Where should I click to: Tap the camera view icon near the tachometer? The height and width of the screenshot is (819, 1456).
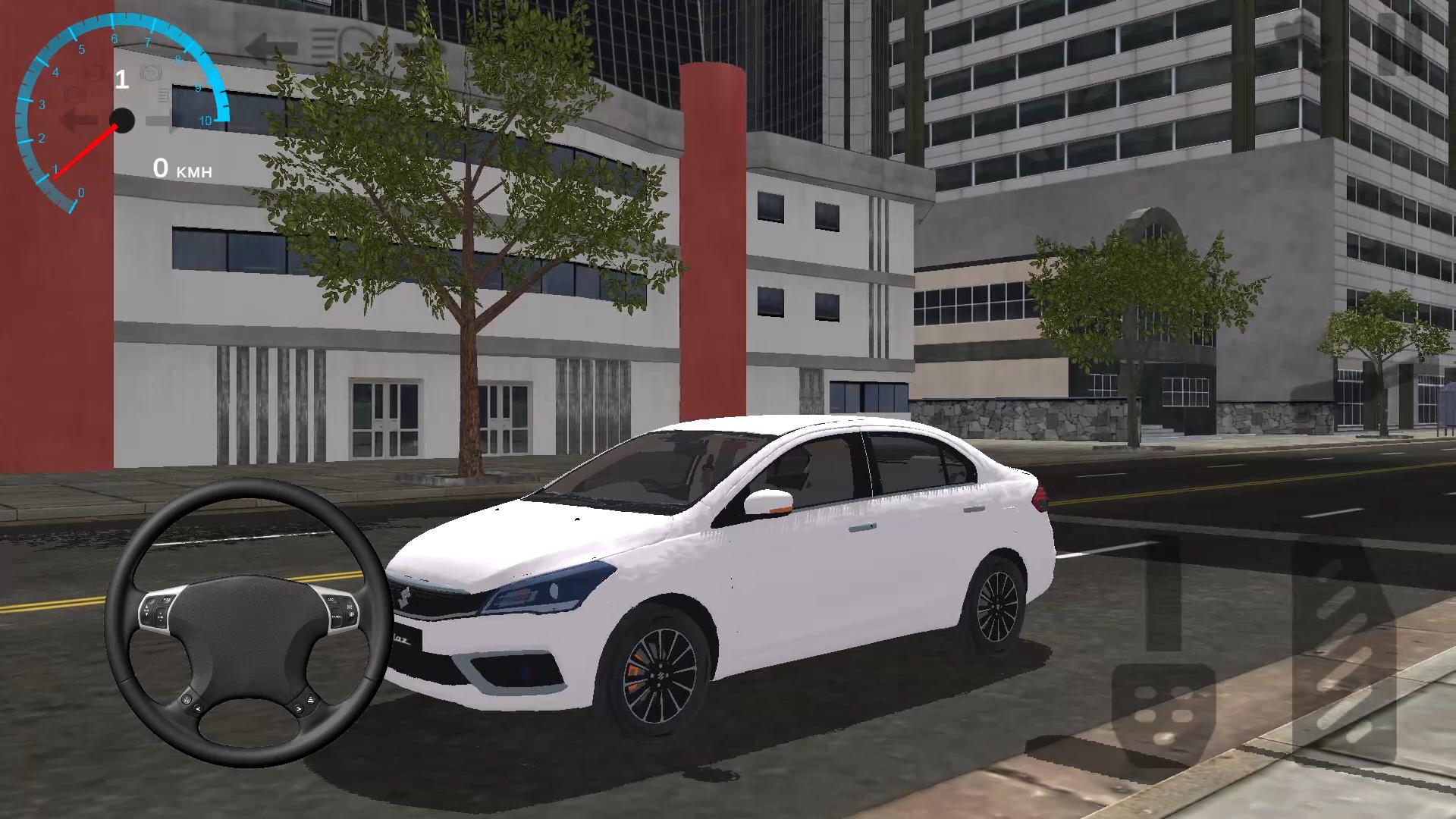[152, 73]
